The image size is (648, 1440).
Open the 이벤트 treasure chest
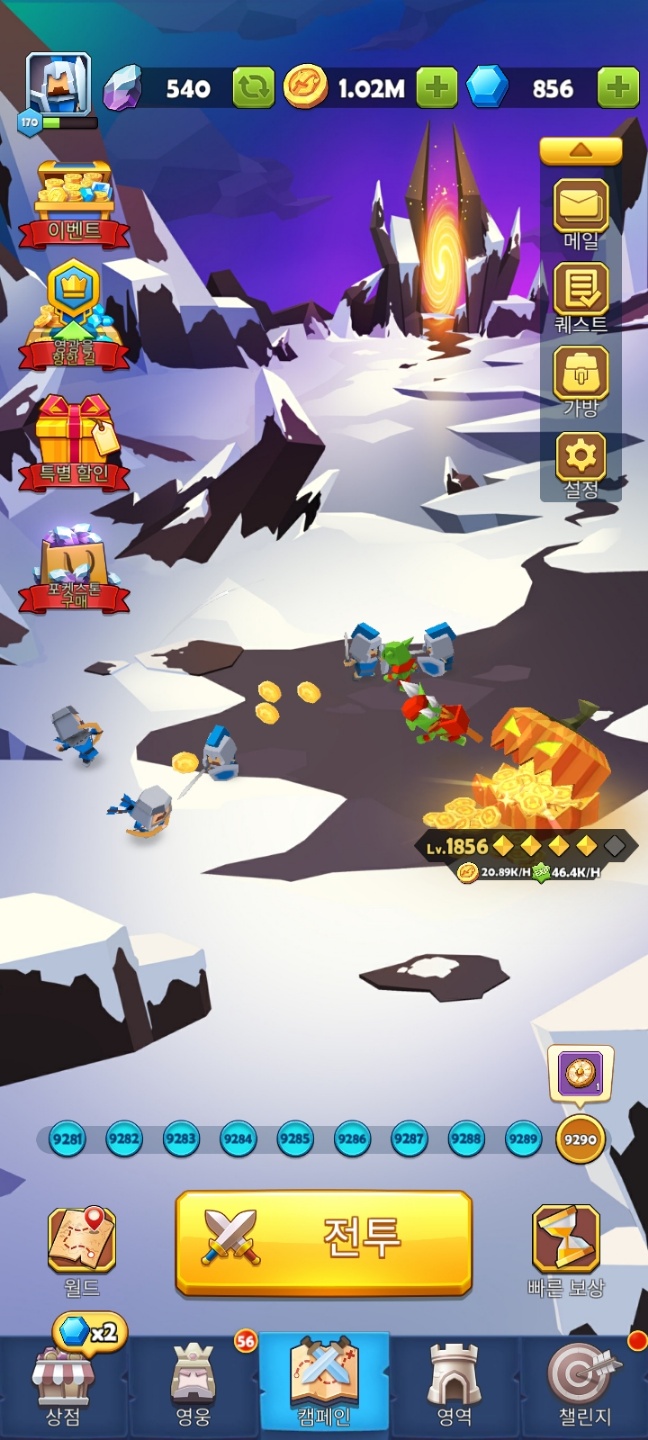[x=74, y=200]
